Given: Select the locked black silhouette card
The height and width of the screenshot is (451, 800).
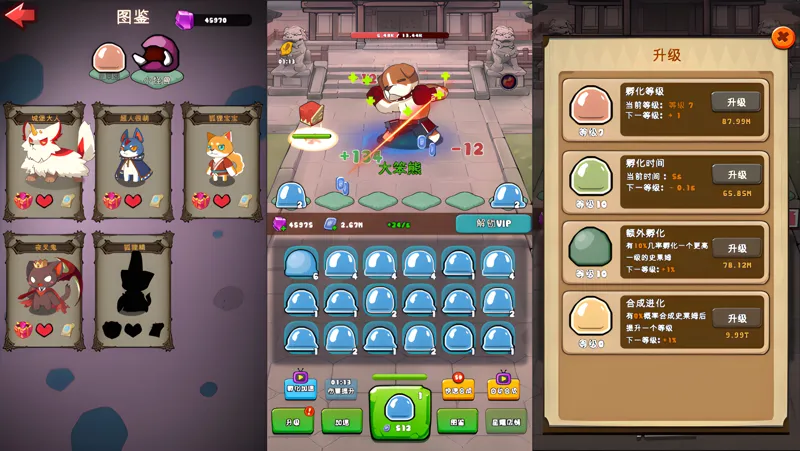Looking at the screenshot, I should 132,288.
